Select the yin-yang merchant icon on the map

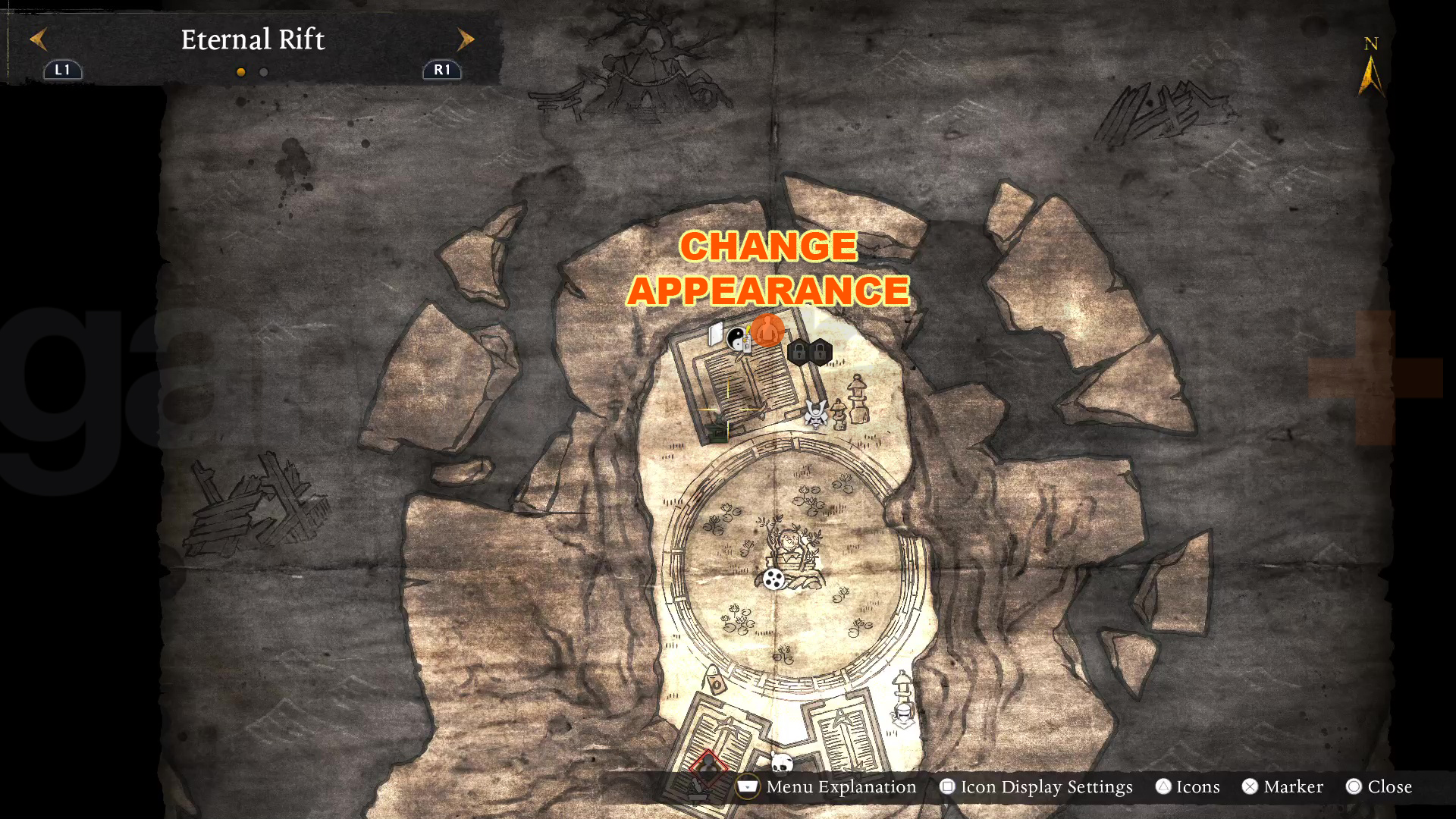coord(737,338)
